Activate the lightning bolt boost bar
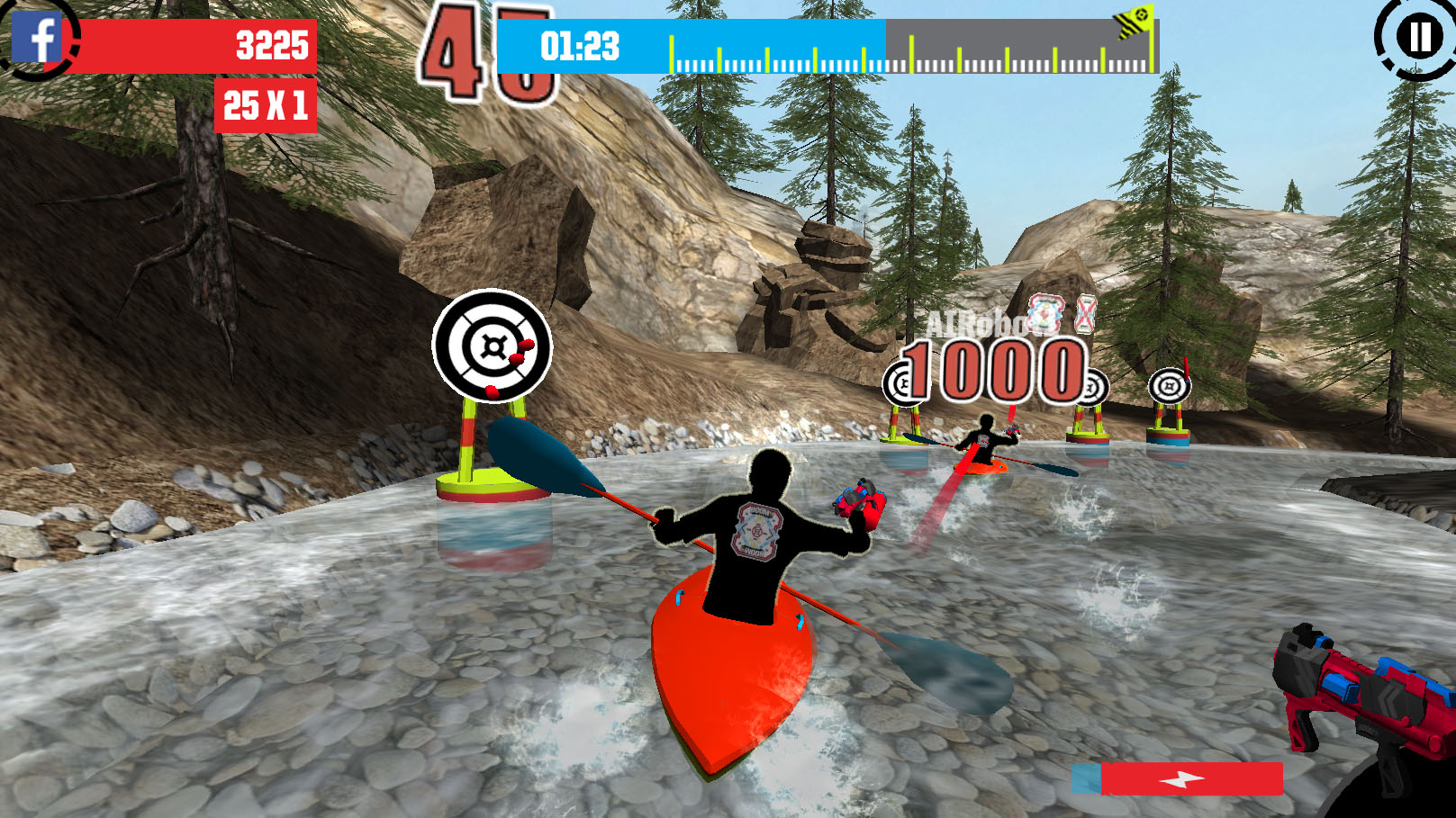This screenshot has width=1456, height=818. tap(1180, 779)
